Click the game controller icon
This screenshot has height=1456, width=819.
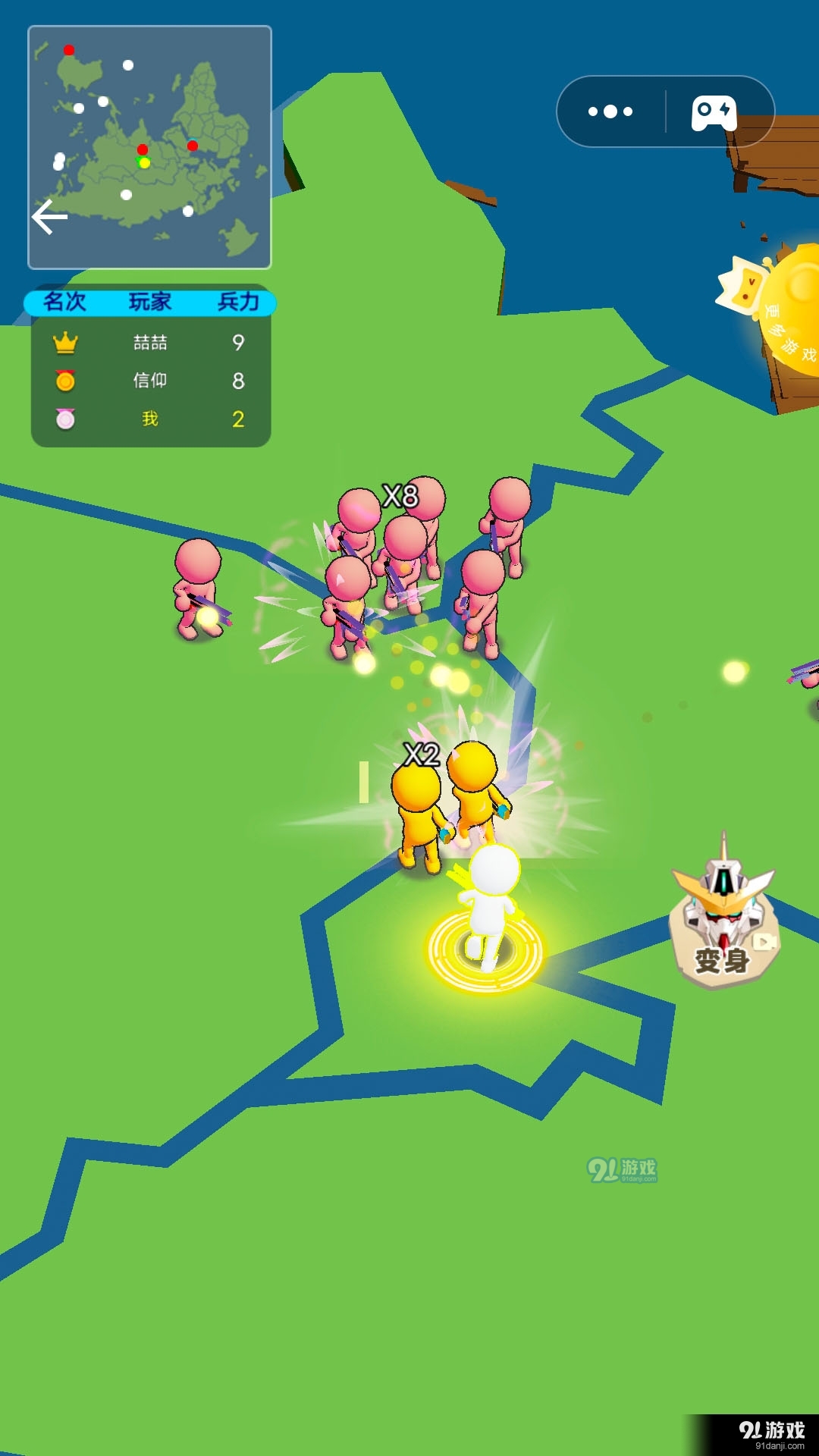713,113
